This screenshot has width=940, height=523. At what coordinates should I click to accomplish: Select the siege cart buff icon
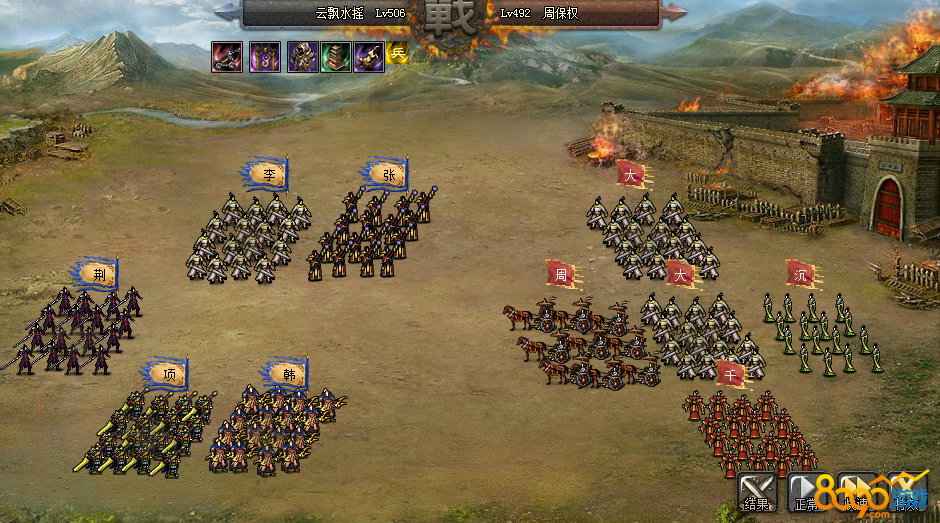226,57
